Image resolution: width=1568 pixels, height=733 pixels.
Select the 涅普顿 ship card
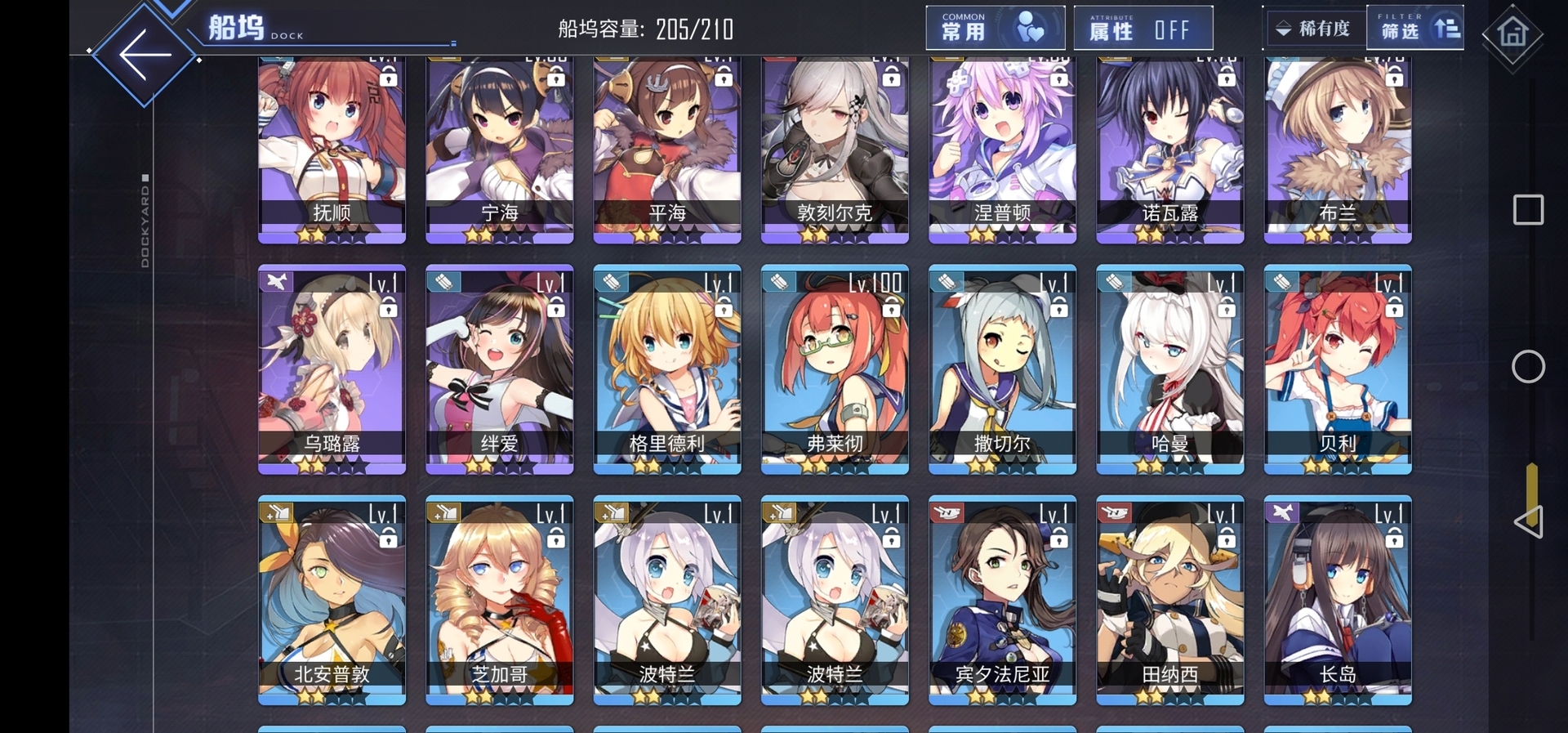1002,147
